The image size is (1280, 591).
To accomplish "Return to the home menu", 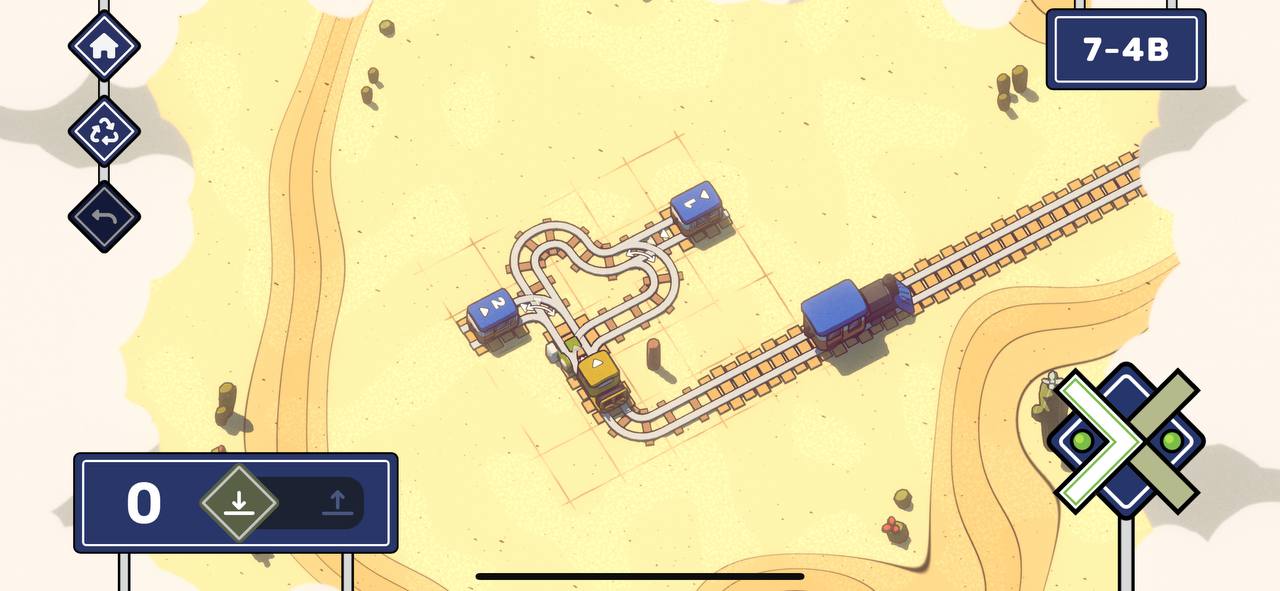I will tap(104, 46).
